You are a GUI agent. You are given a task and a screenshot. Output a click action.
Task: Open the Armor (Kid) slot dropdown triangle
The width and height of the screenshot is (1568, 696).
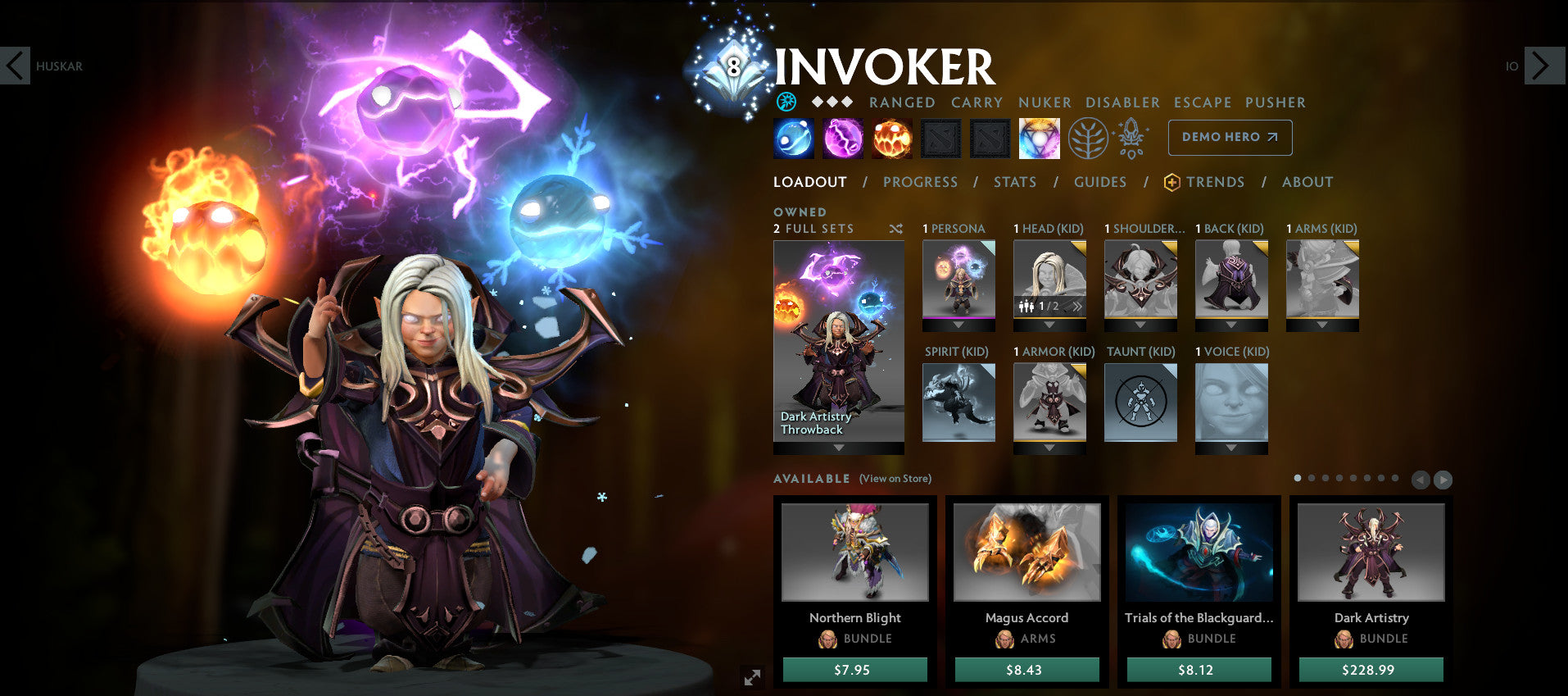(x=1049, y=447)
